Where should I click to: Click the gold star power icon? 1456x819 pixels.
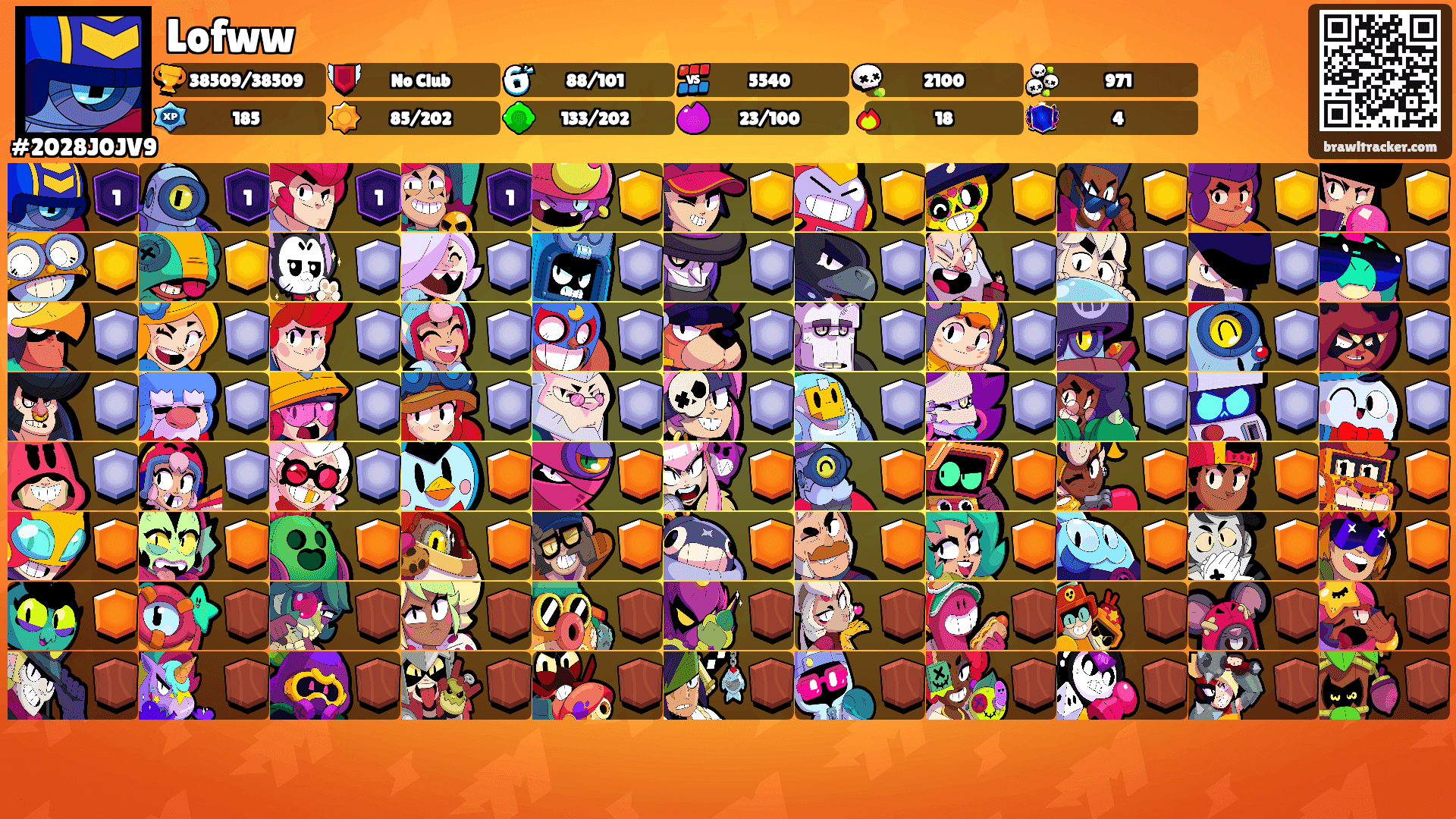tap(346, 118)
